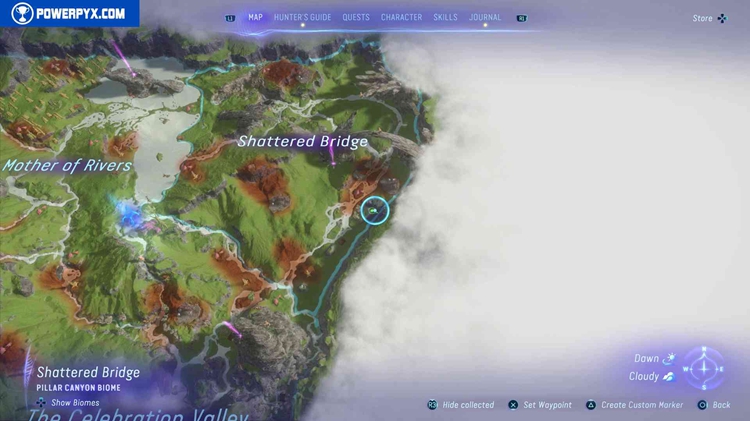Select the cyan-circled map marker
750x421 pixels.
click(x=374, y=210)
